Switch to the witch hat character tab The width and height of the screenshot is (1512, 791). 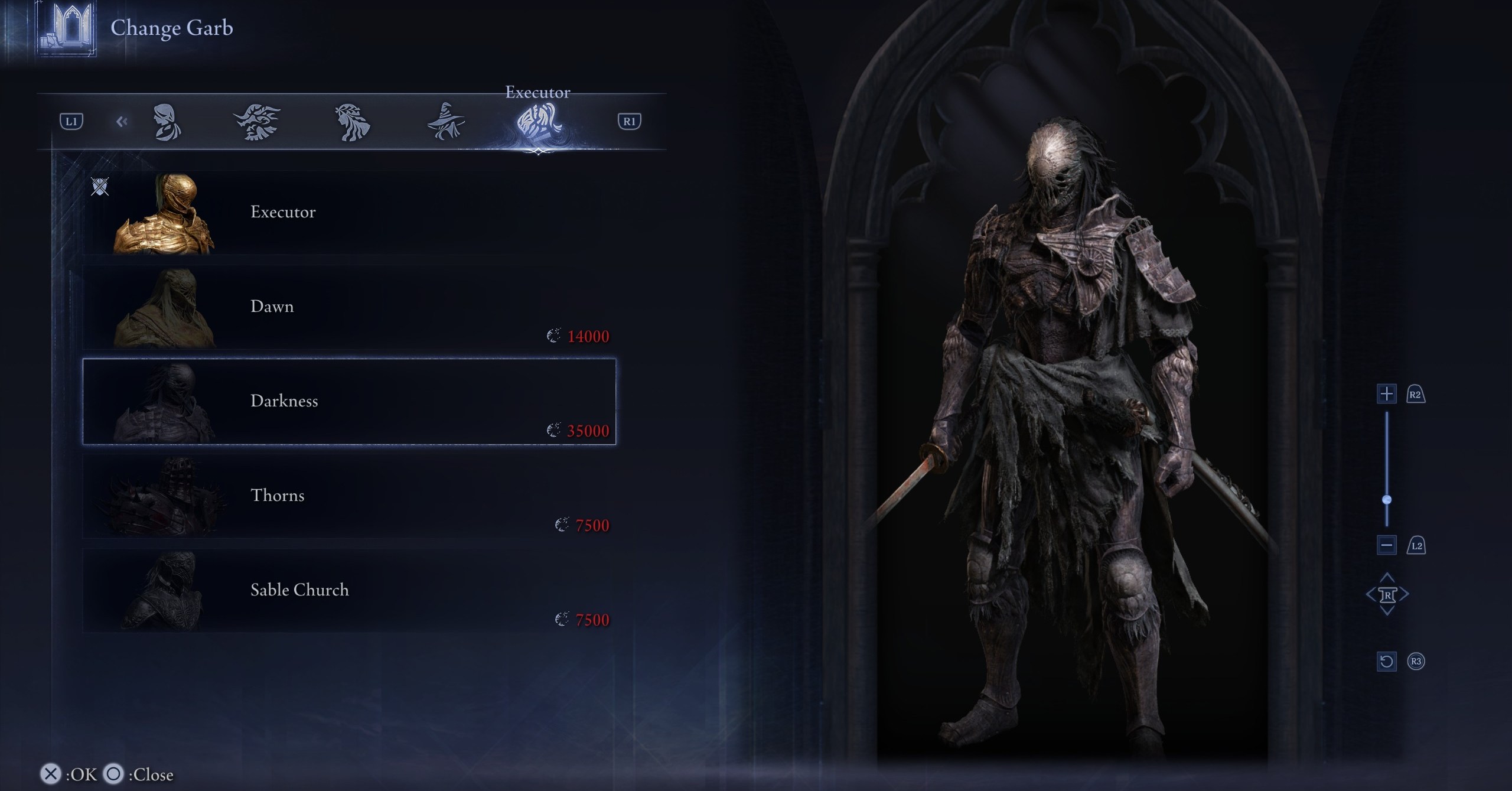click(446, 122)
